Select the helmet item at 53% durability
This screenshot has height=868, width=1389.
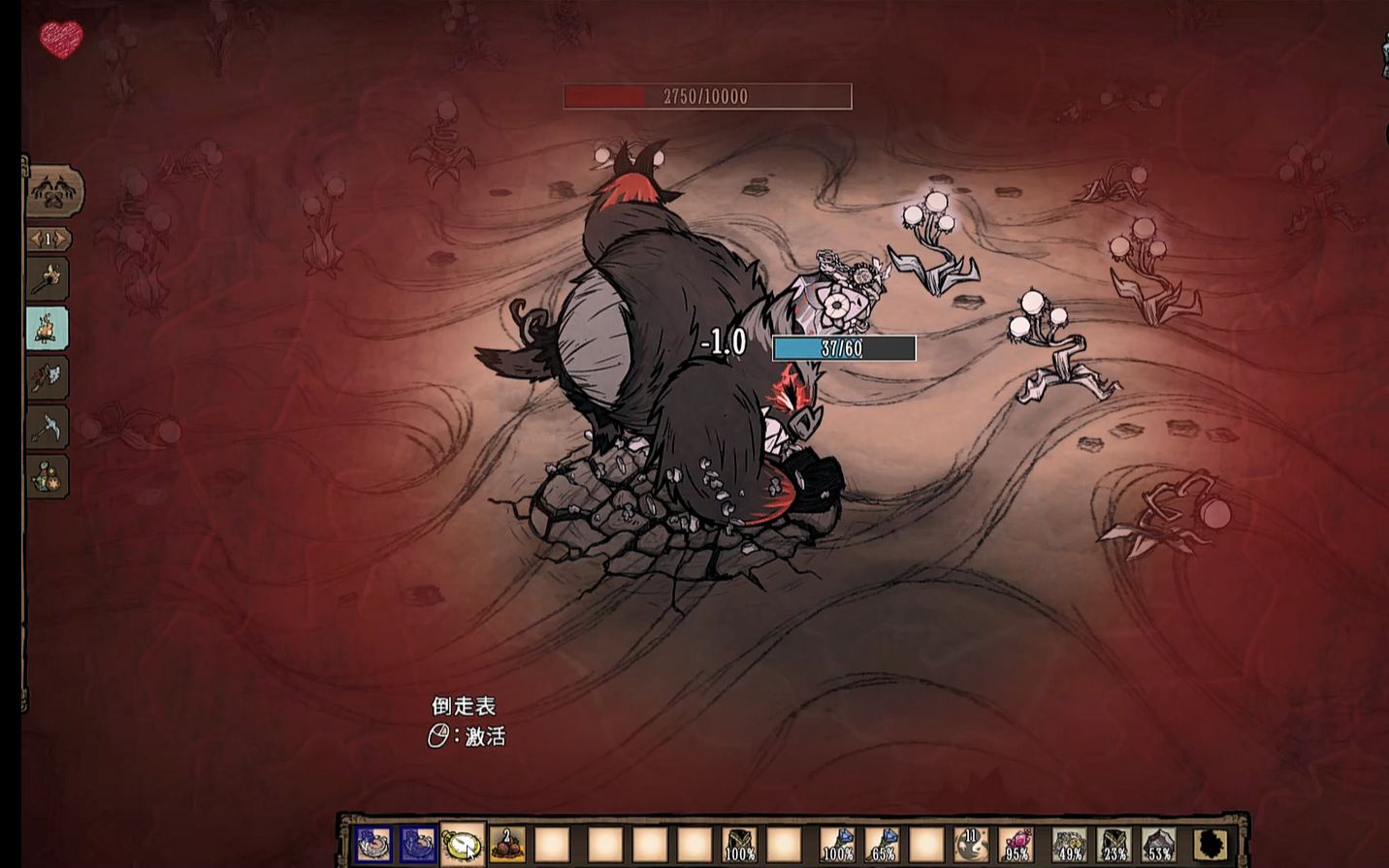(x=1158, y=845)
